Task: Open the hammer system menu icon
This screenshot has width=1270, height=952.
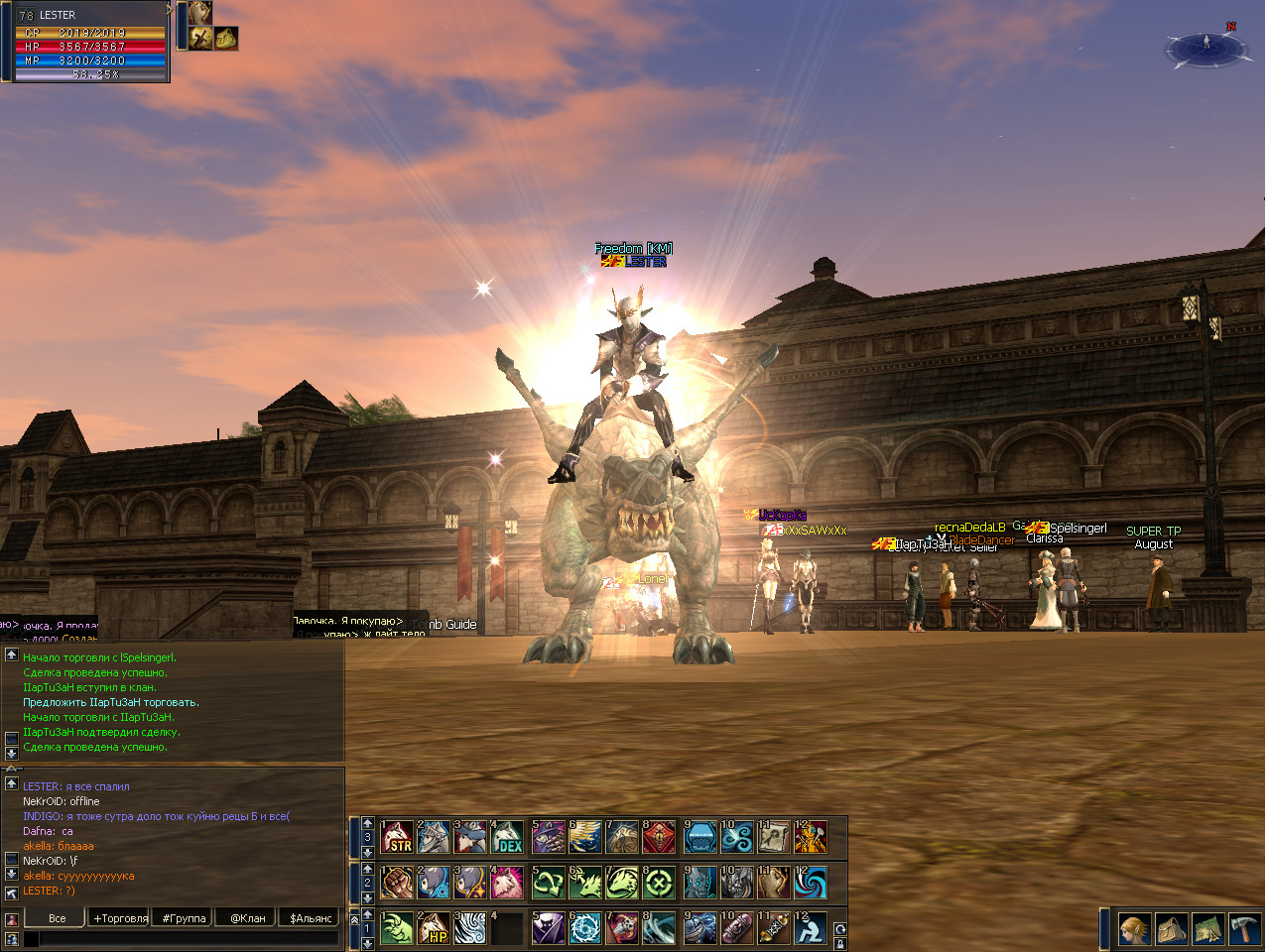Action: click(x=1244, y=929)
